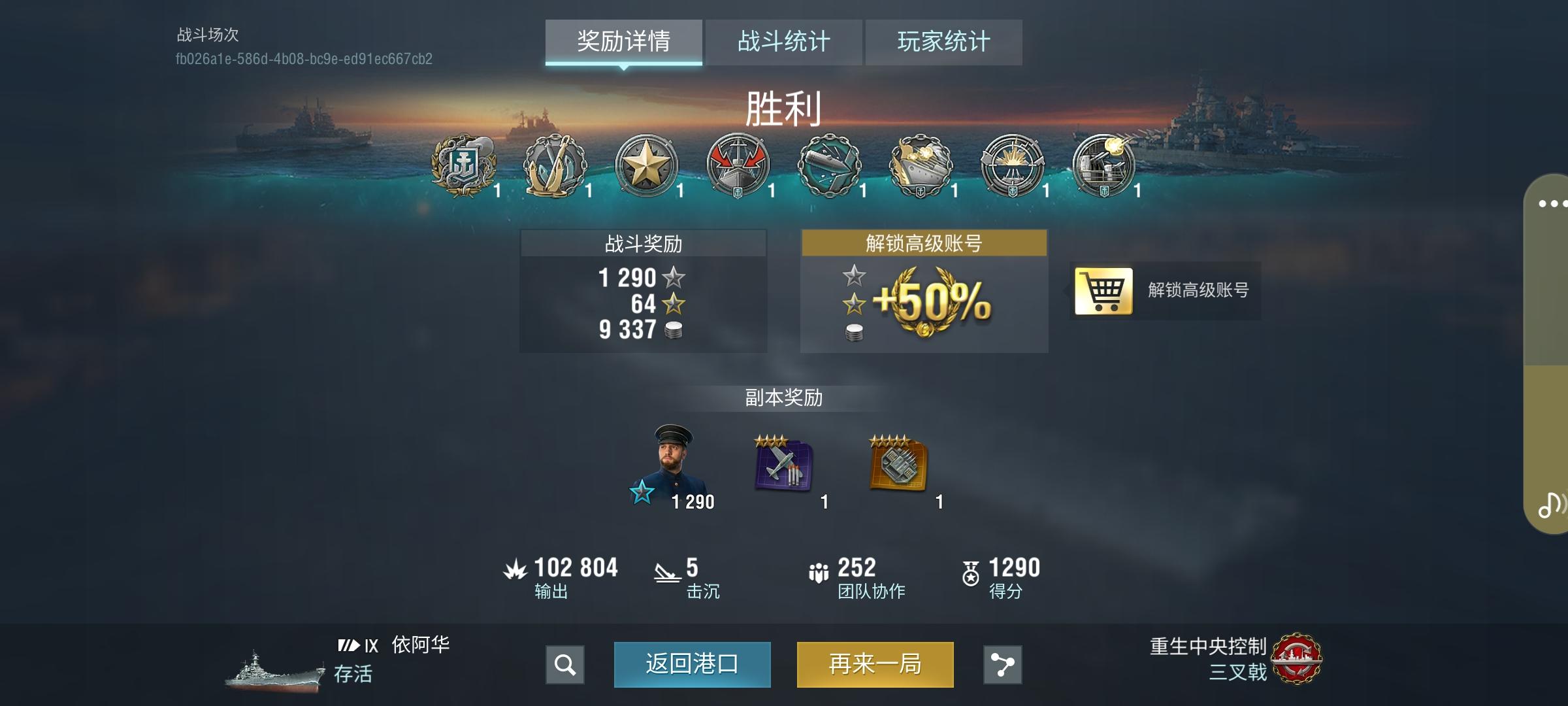Click the team cooperation icon beside 252

click(x=819, y=568)
